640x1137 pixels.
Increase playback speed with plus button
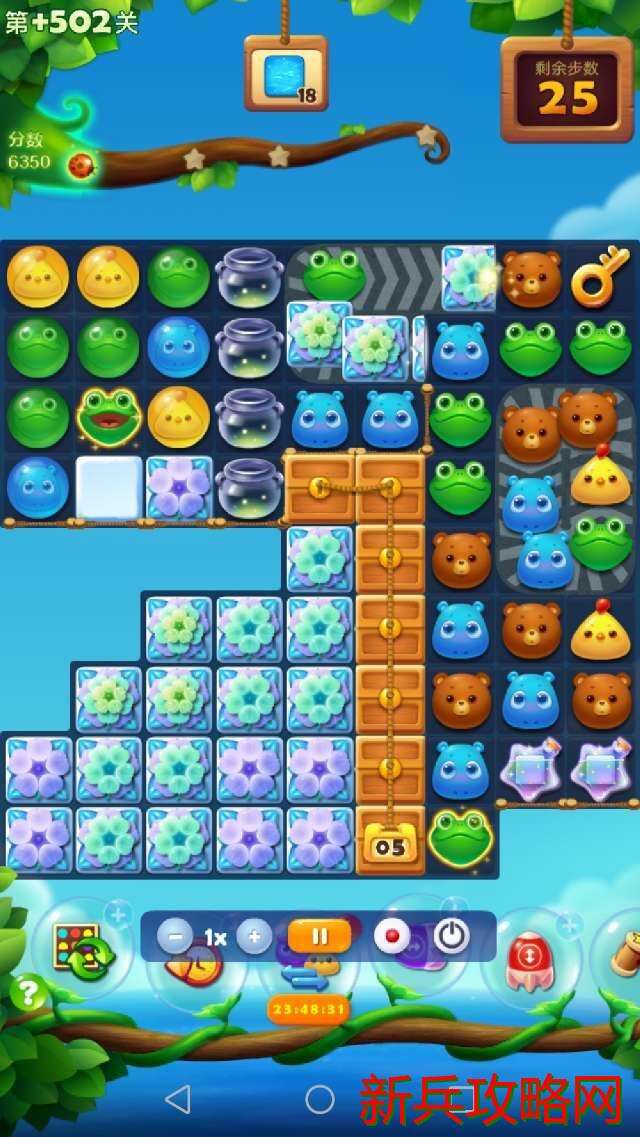tap(254, 937)
